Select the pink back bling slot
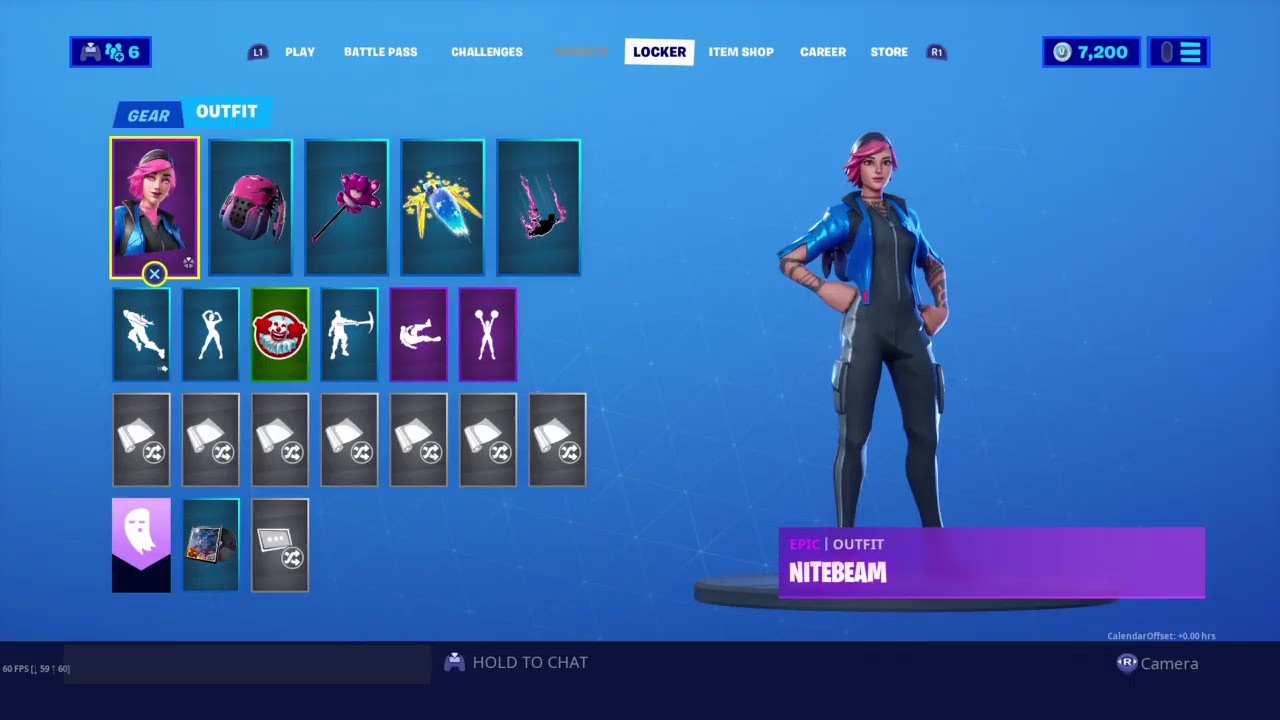Screen dimensions: 1280x720 click(250, 207)
